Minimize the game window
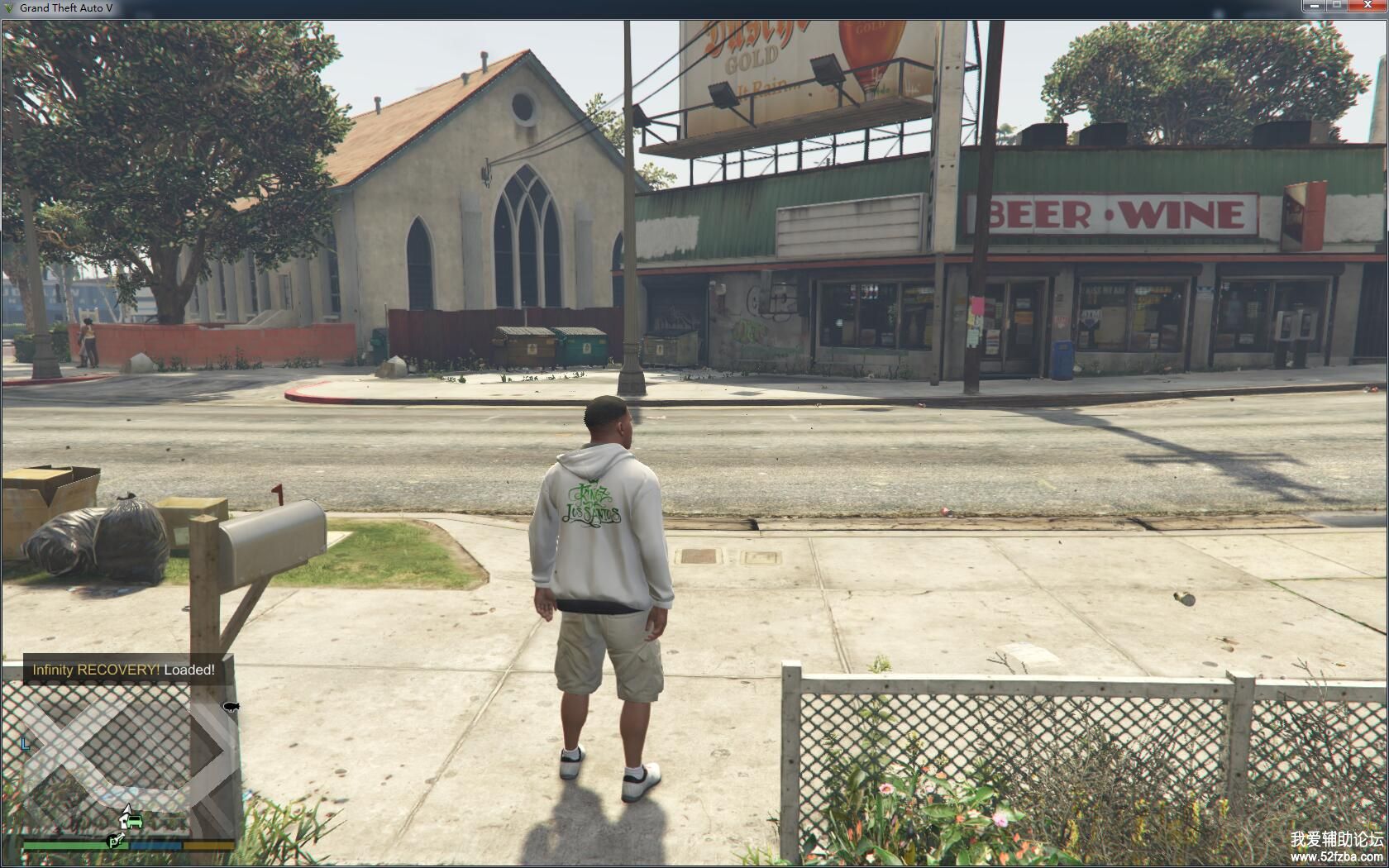The width and height of the screenshot is (1389, 868). 1314,7
